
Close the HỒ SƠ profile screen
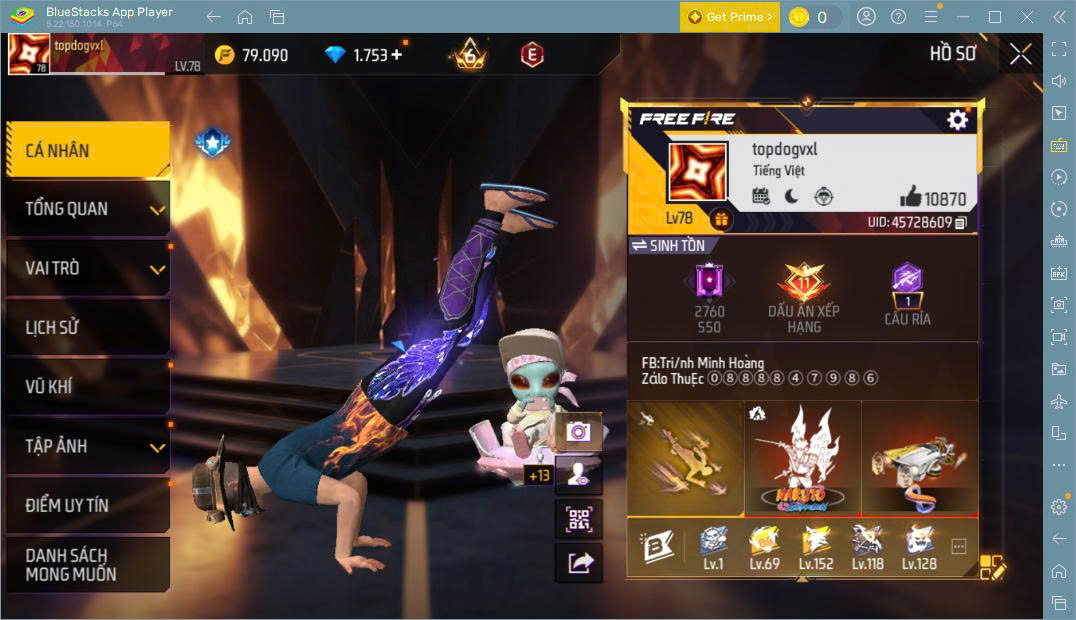click(x=1020, y=54)
